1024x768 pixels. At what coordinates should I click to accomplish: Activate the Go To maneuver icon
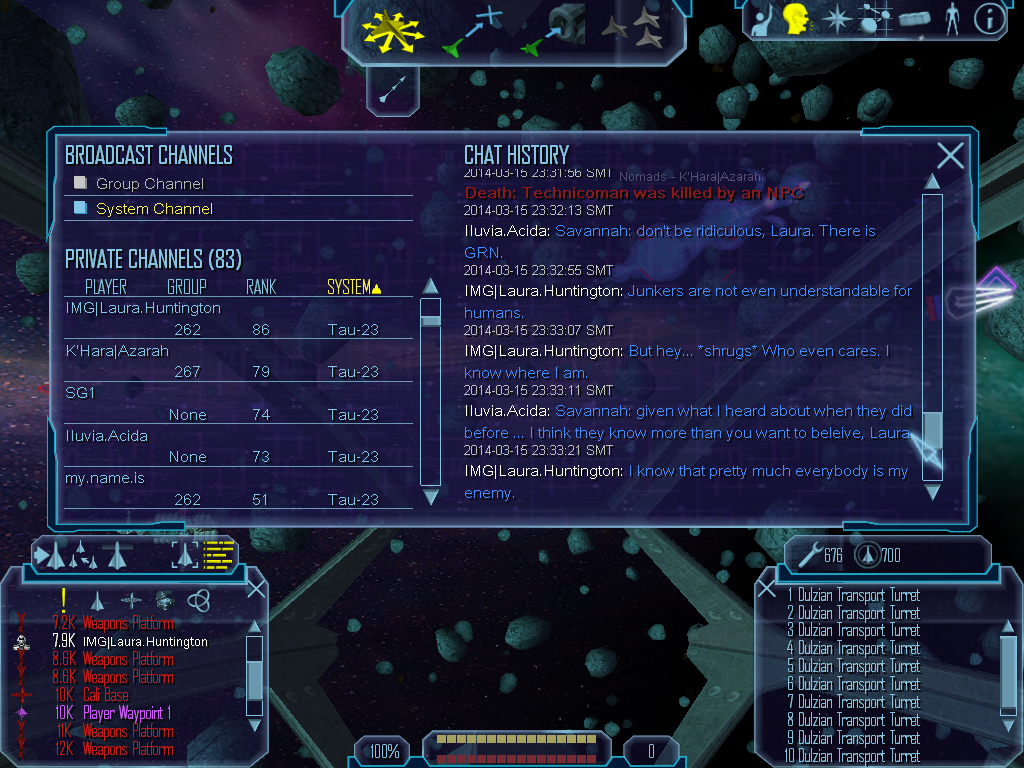[470, 32]
